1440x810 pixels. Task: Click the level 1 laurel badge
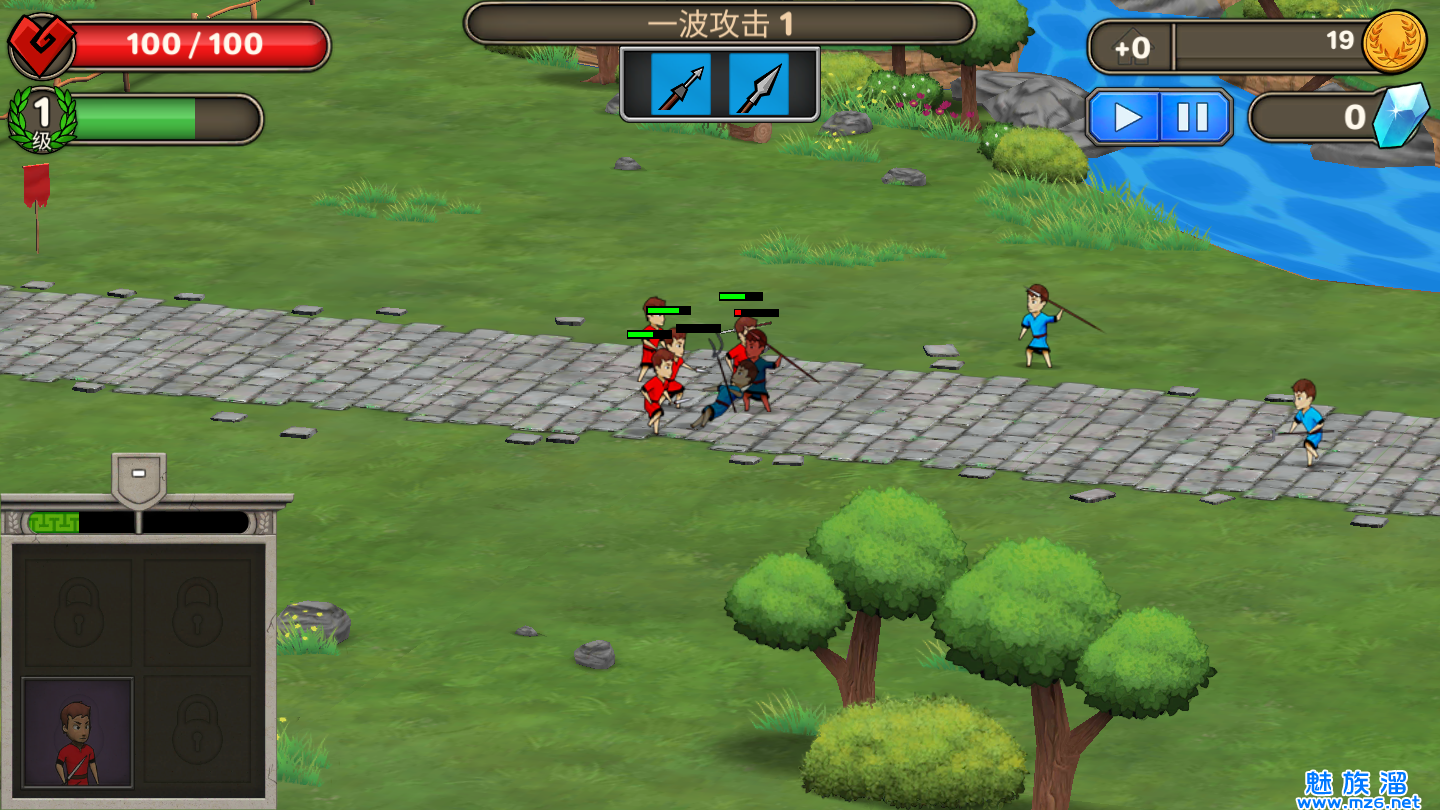(42, 120)
